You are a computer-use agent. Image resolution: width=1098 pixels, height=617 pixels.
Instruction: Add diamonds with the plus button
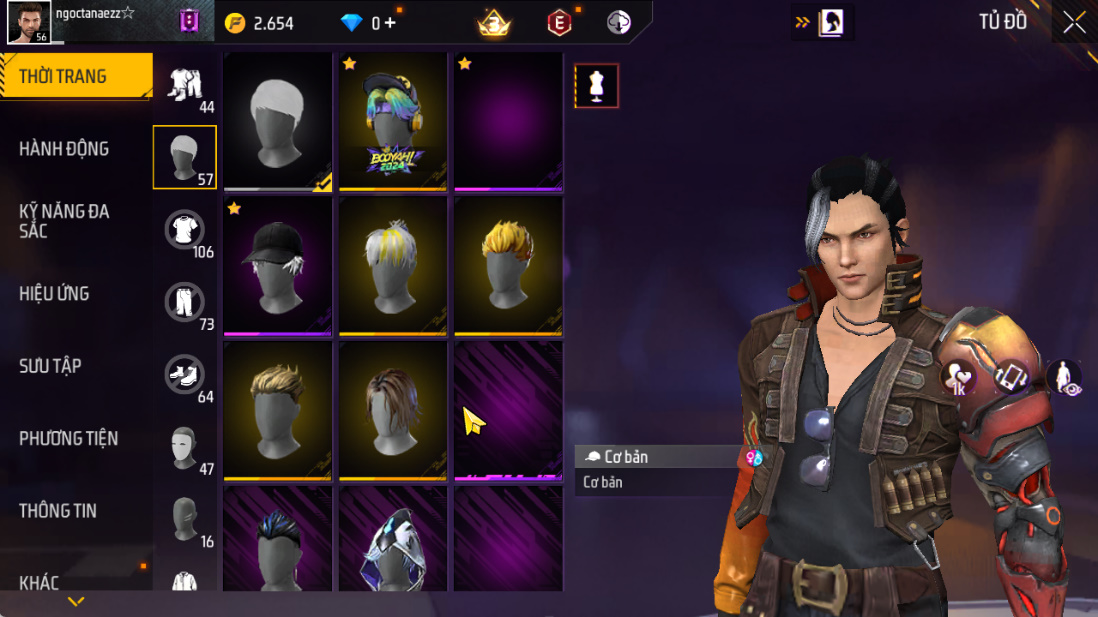pyautogui.click(x=389, y=23)
